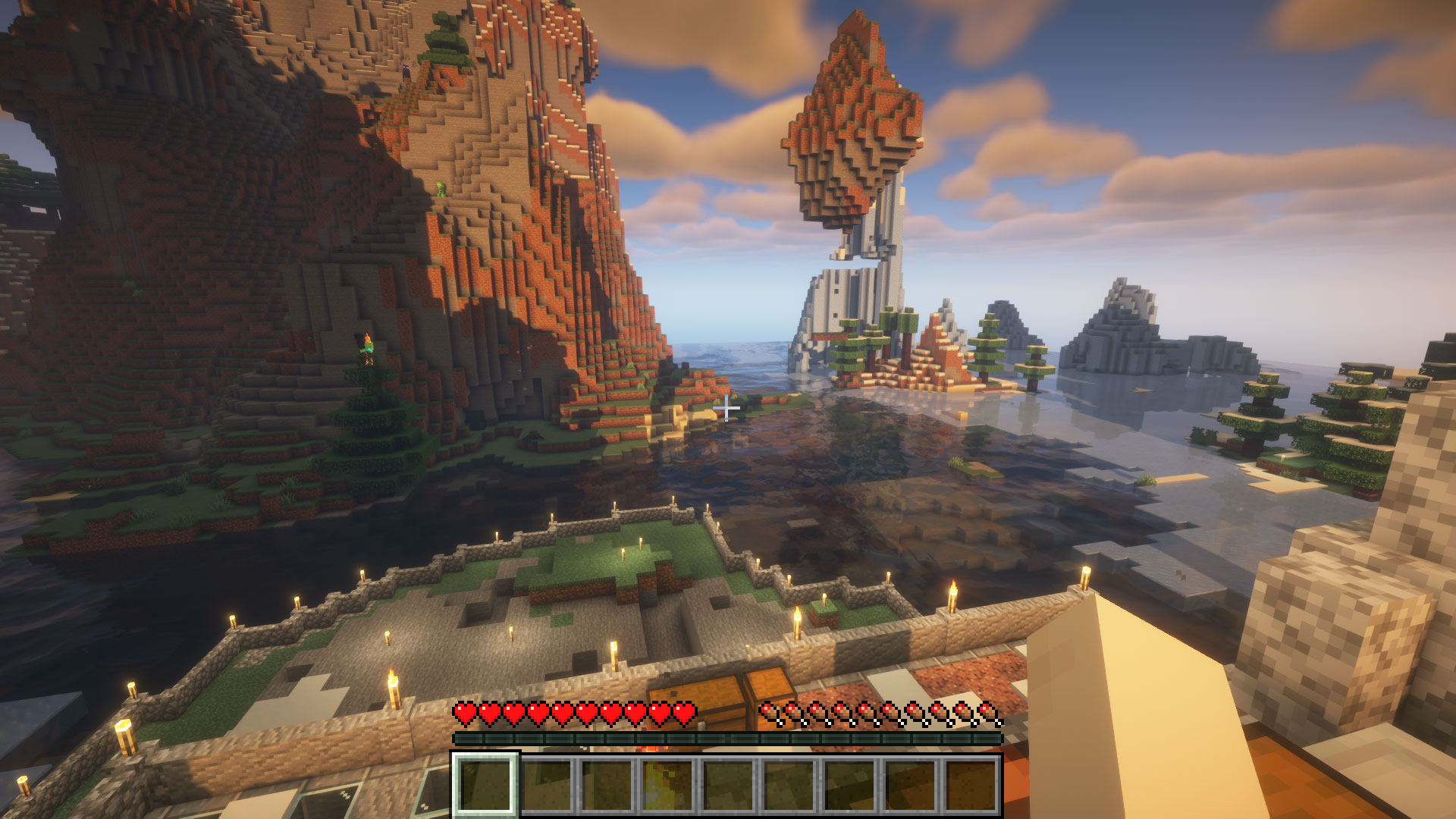Select the first hotbar slot
Screen dimensions: 1456x819
click(486, 786)
